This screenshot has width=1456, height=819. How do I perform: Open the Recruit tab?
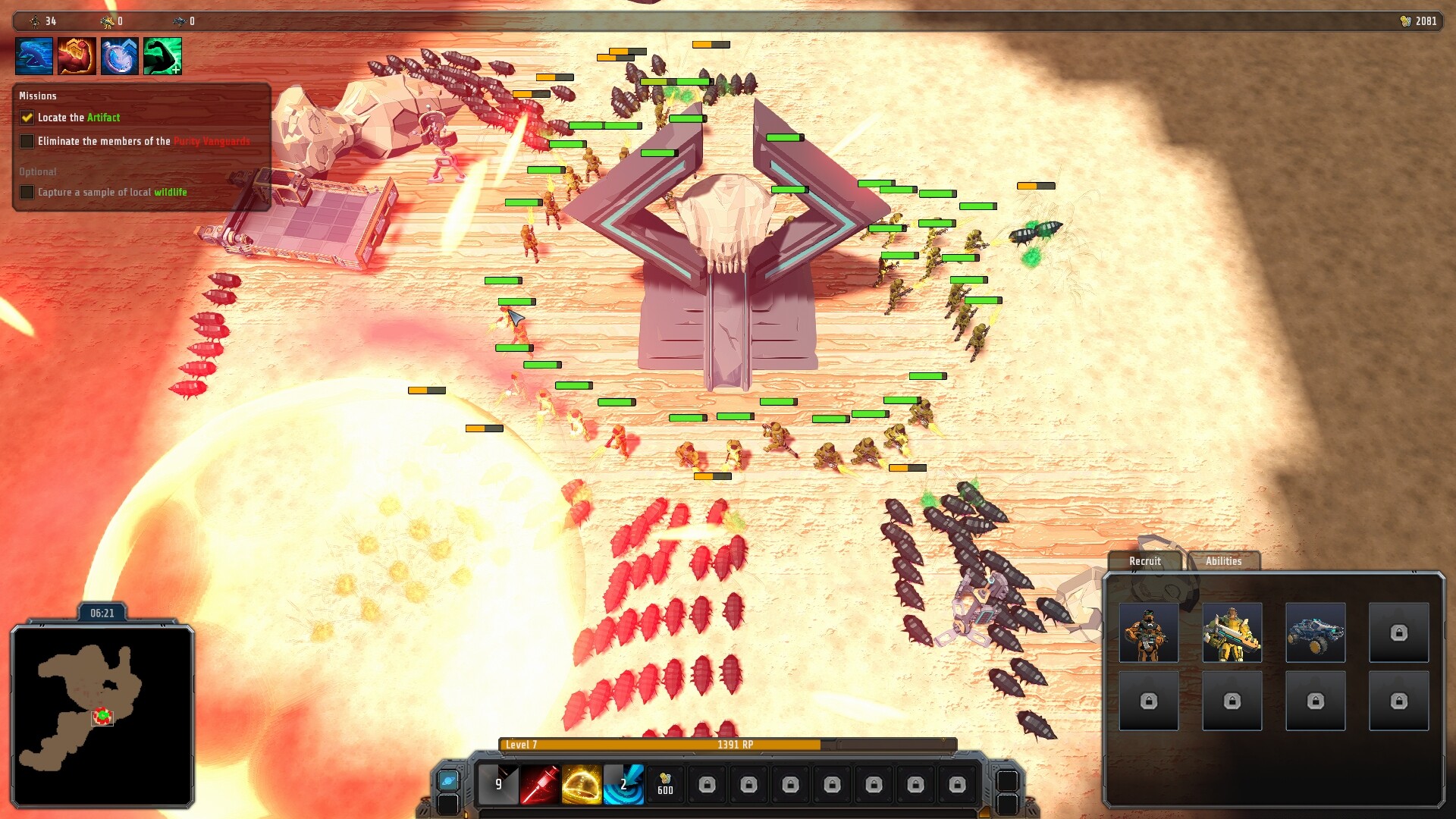[1144, 561]
